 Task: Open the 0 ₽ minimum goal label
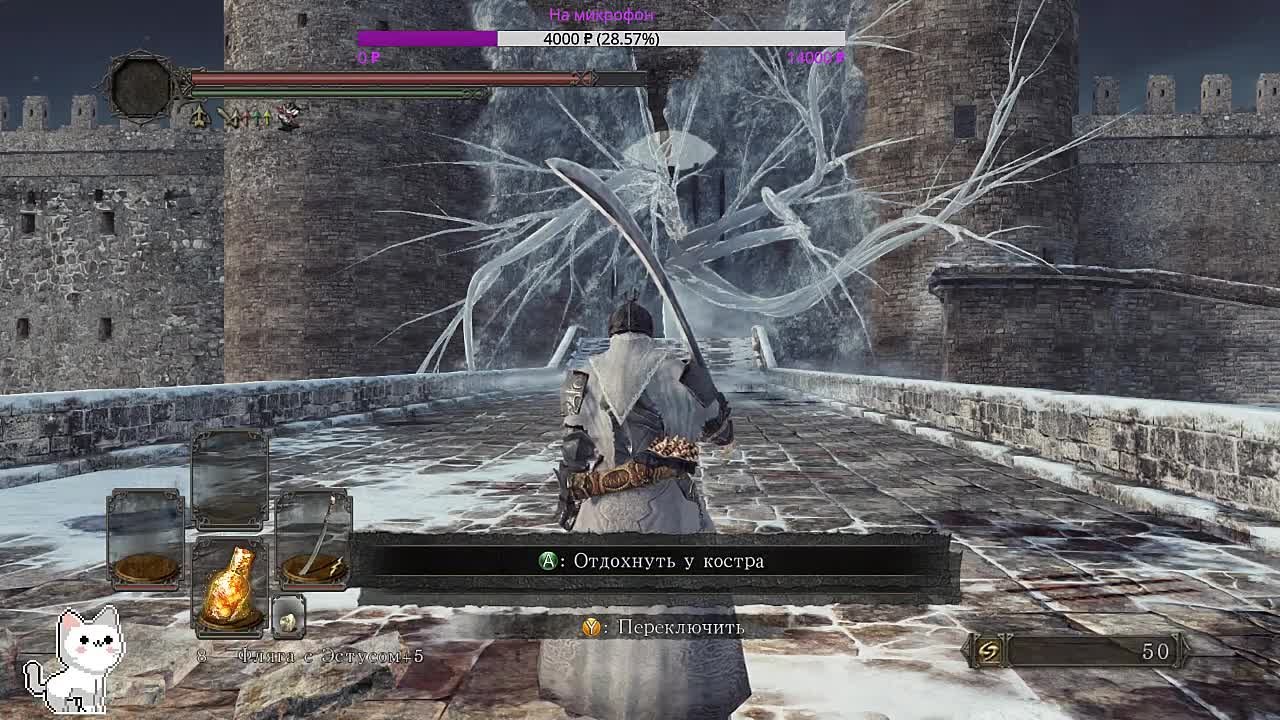pos(365,58)
